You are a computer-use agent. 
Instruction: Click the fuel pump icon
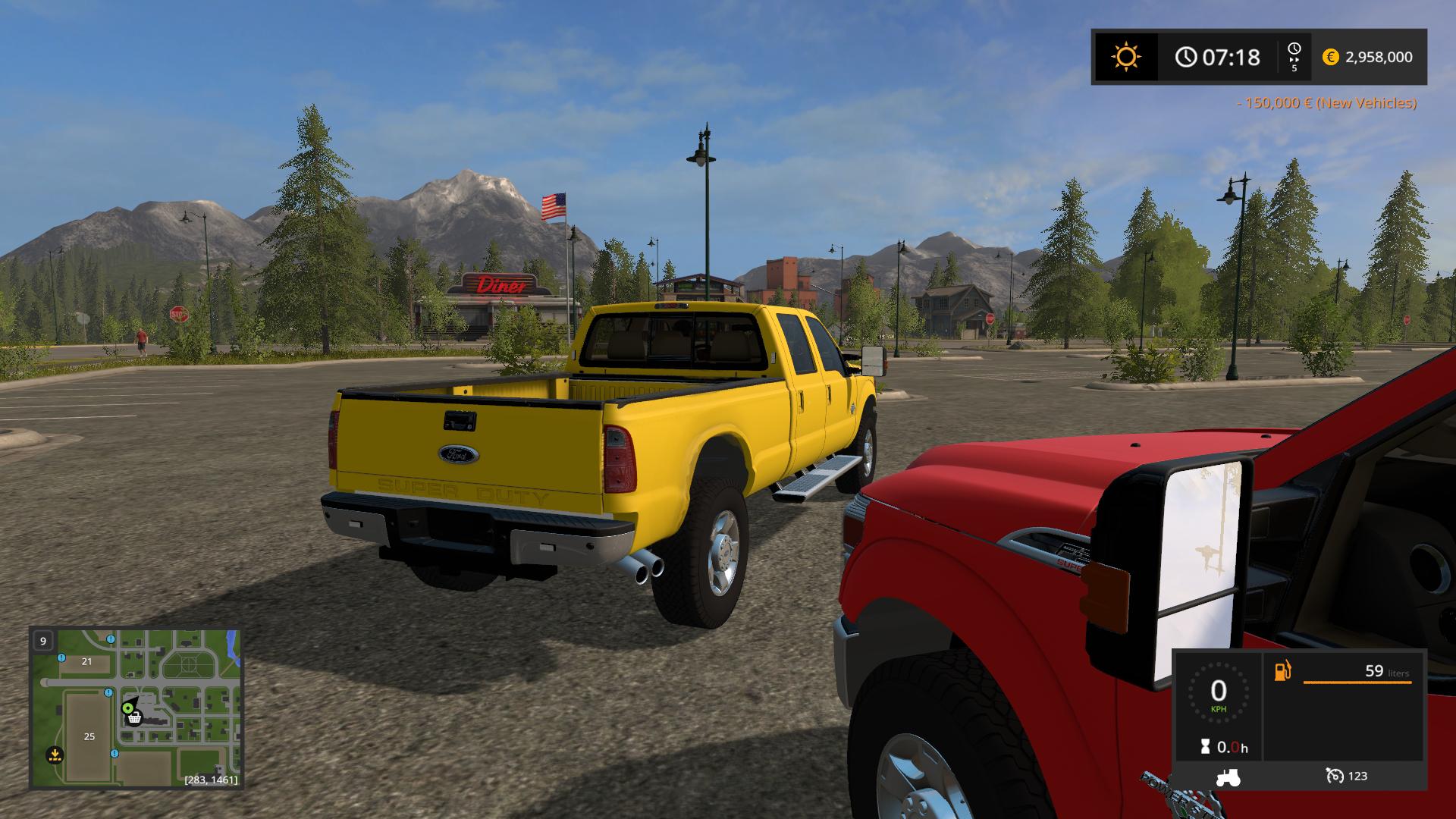coord(1282,671)
